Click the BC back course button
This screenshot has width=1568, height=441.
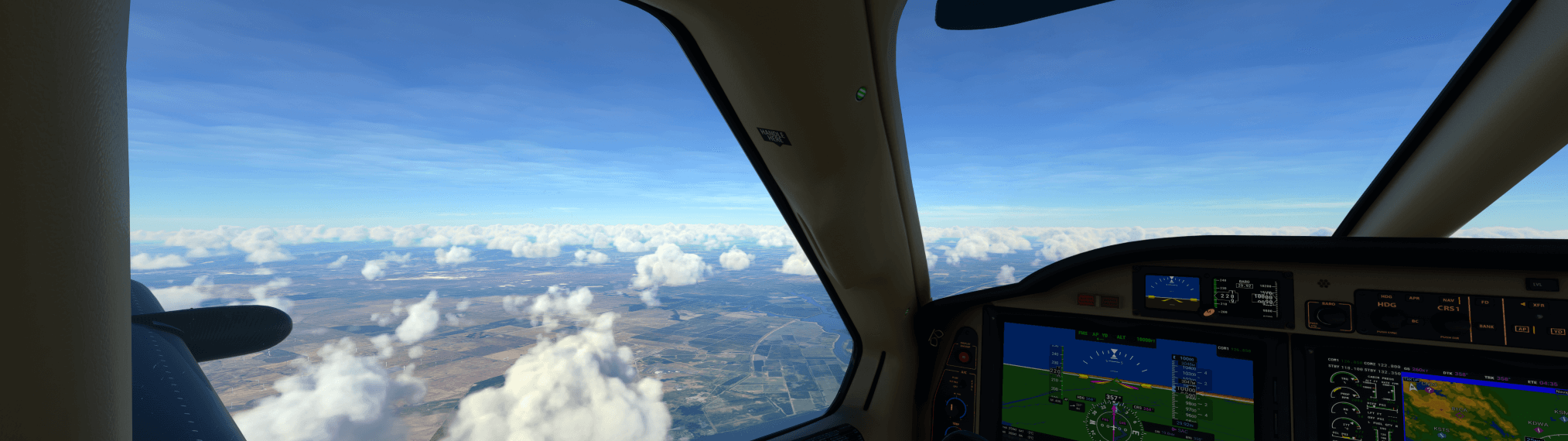pos(1415,321)
